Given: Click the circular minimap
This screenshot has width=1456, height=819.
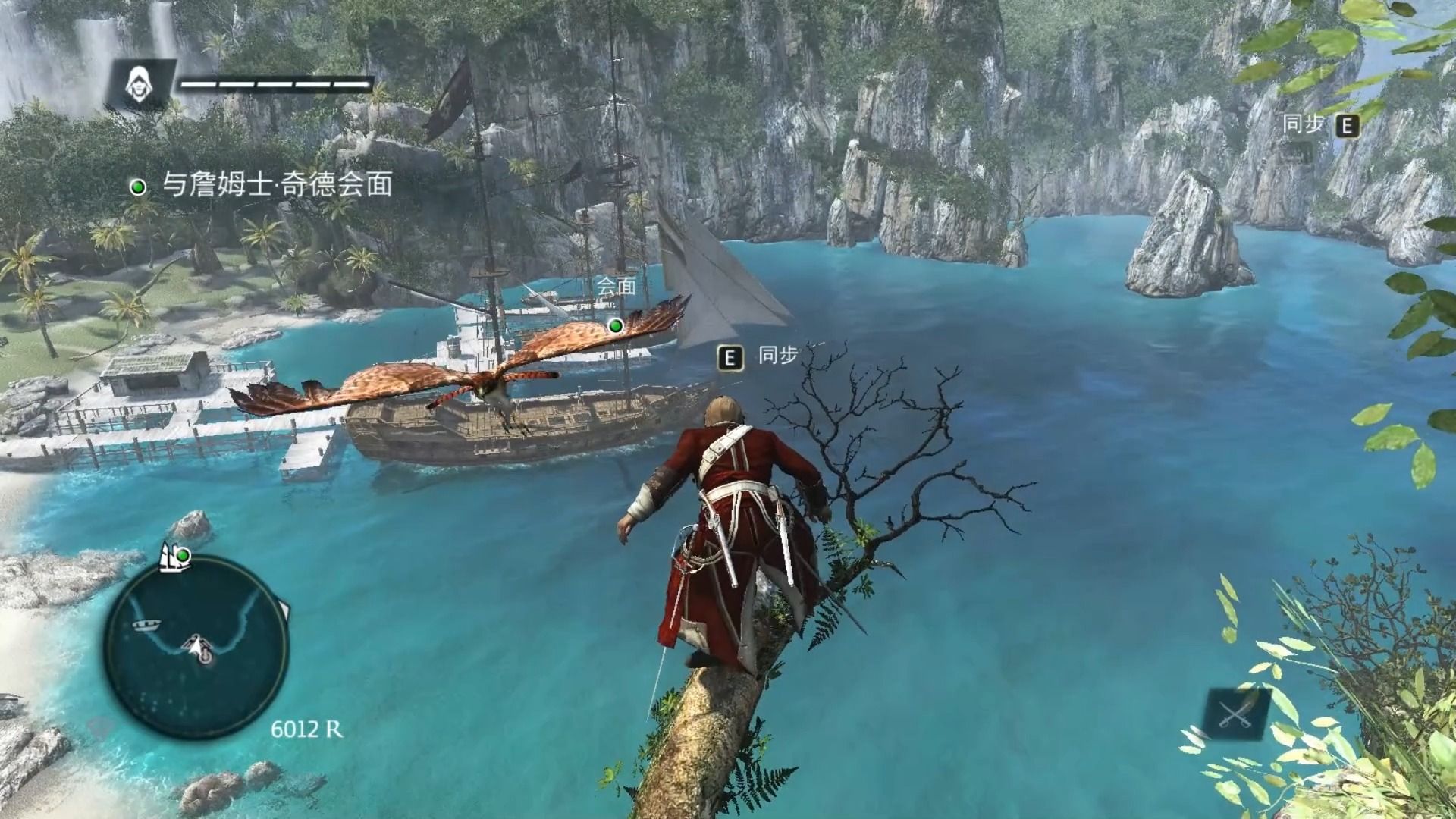Looking at the screenshot, I should [196, 647].
